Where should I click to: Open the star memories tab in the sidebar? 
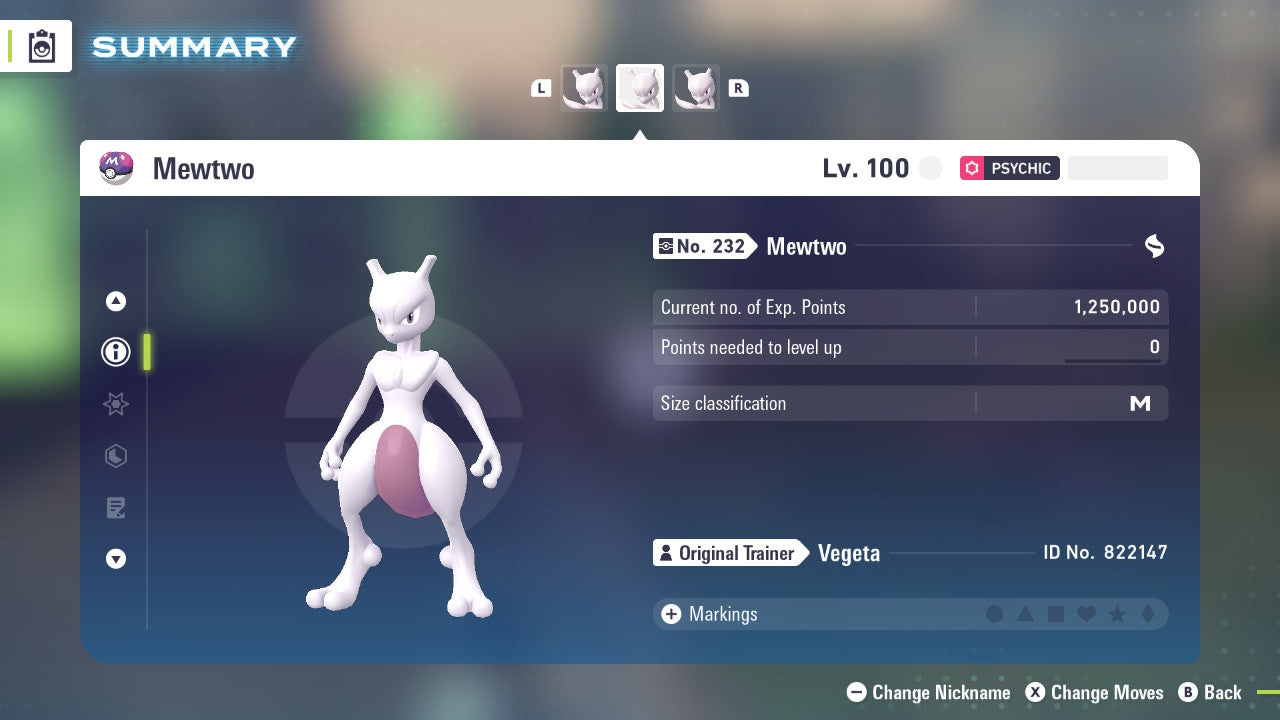pos(116,404)
